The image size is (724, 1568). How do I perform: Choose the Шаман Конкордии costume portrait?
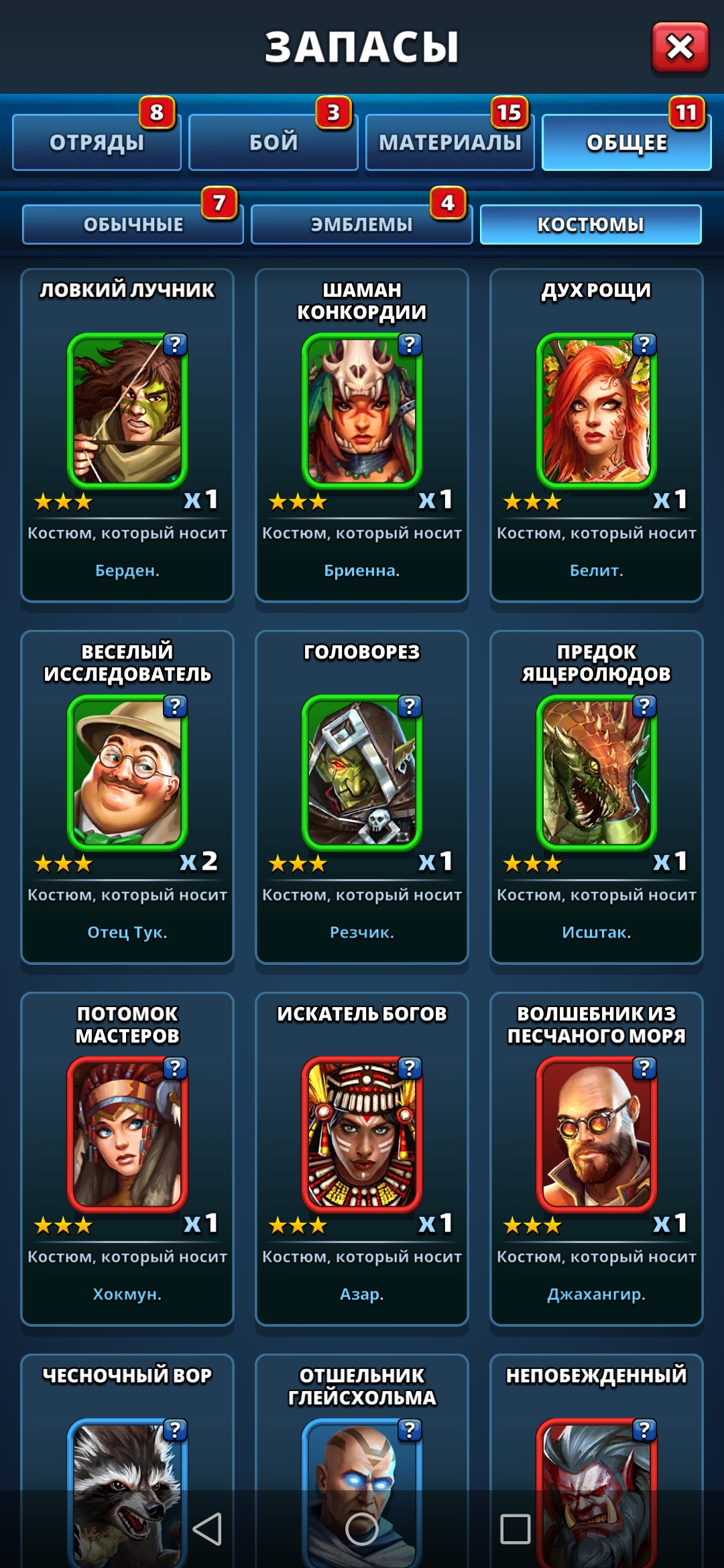tap(362, 410)
